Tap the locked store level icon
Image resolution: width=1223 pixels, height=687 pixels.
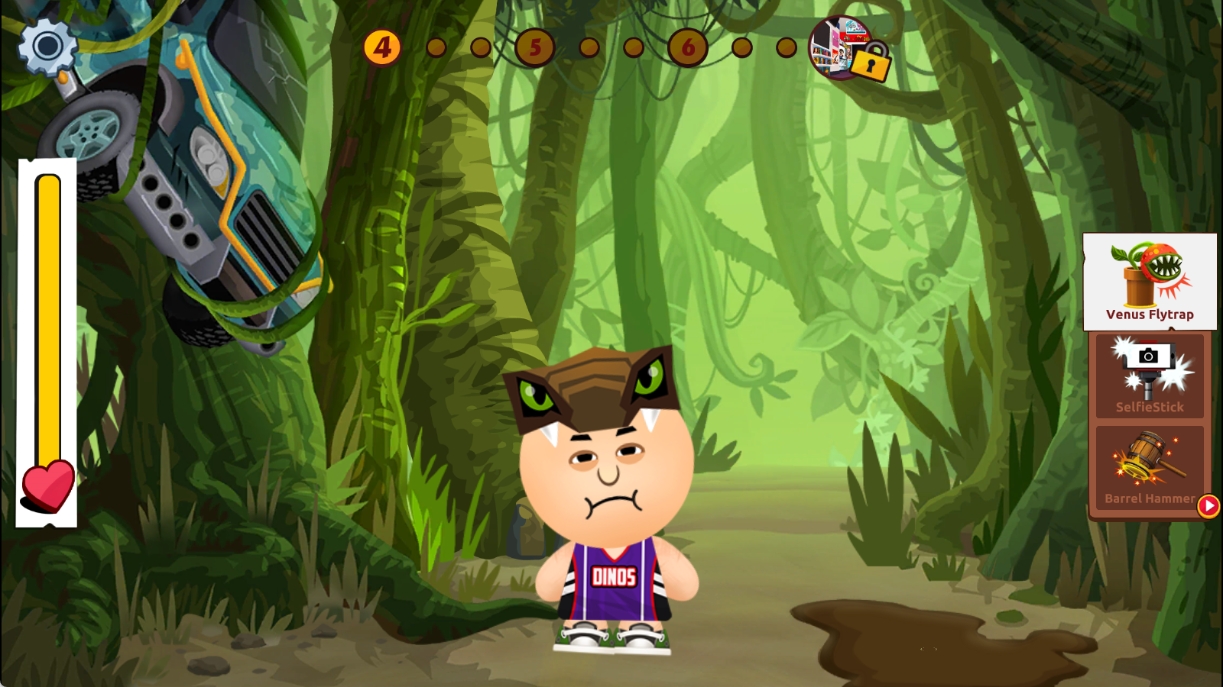848,48
